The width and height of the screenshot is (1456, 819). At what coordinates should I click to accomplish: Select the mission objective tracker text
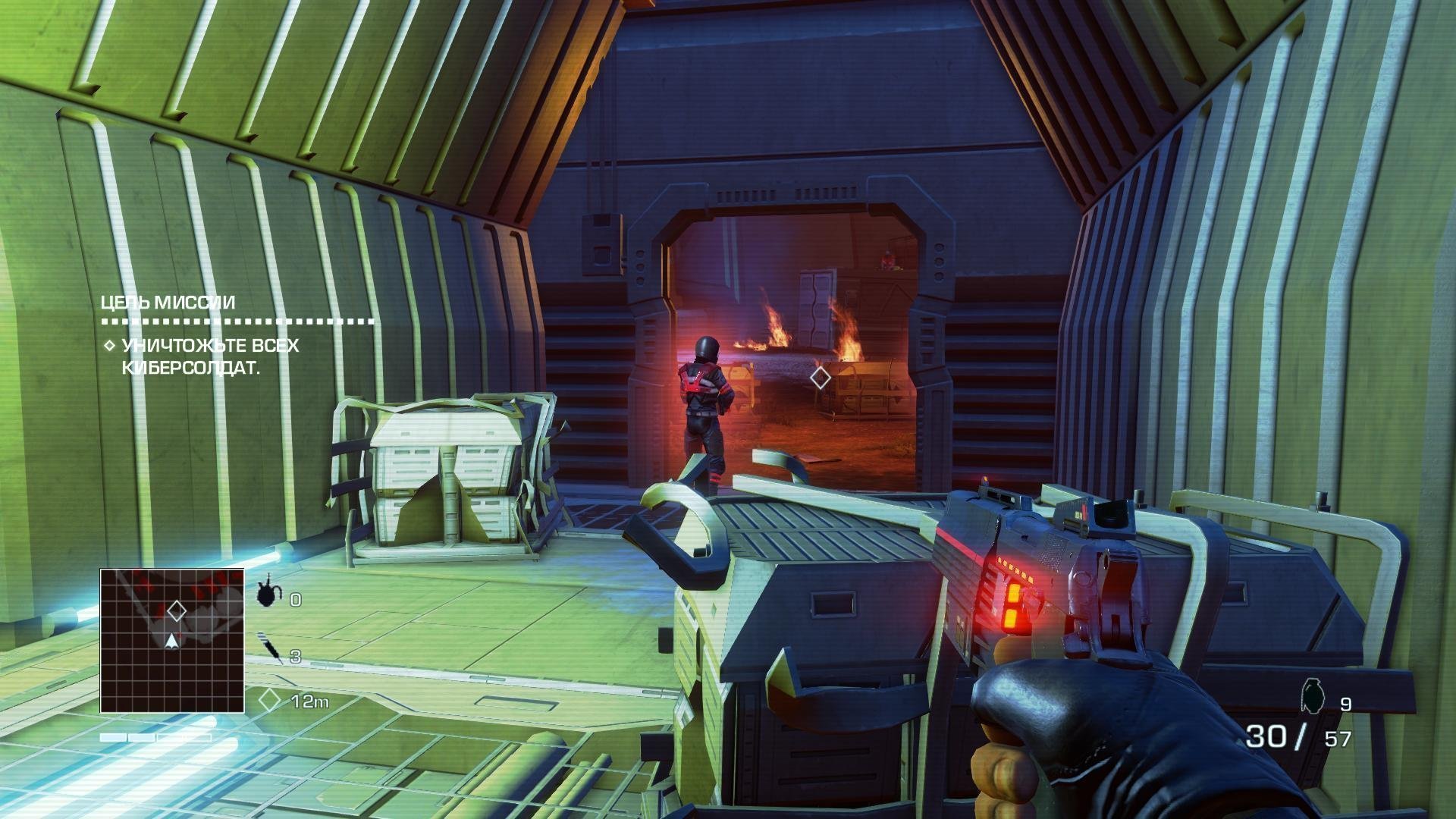point(202,356)
